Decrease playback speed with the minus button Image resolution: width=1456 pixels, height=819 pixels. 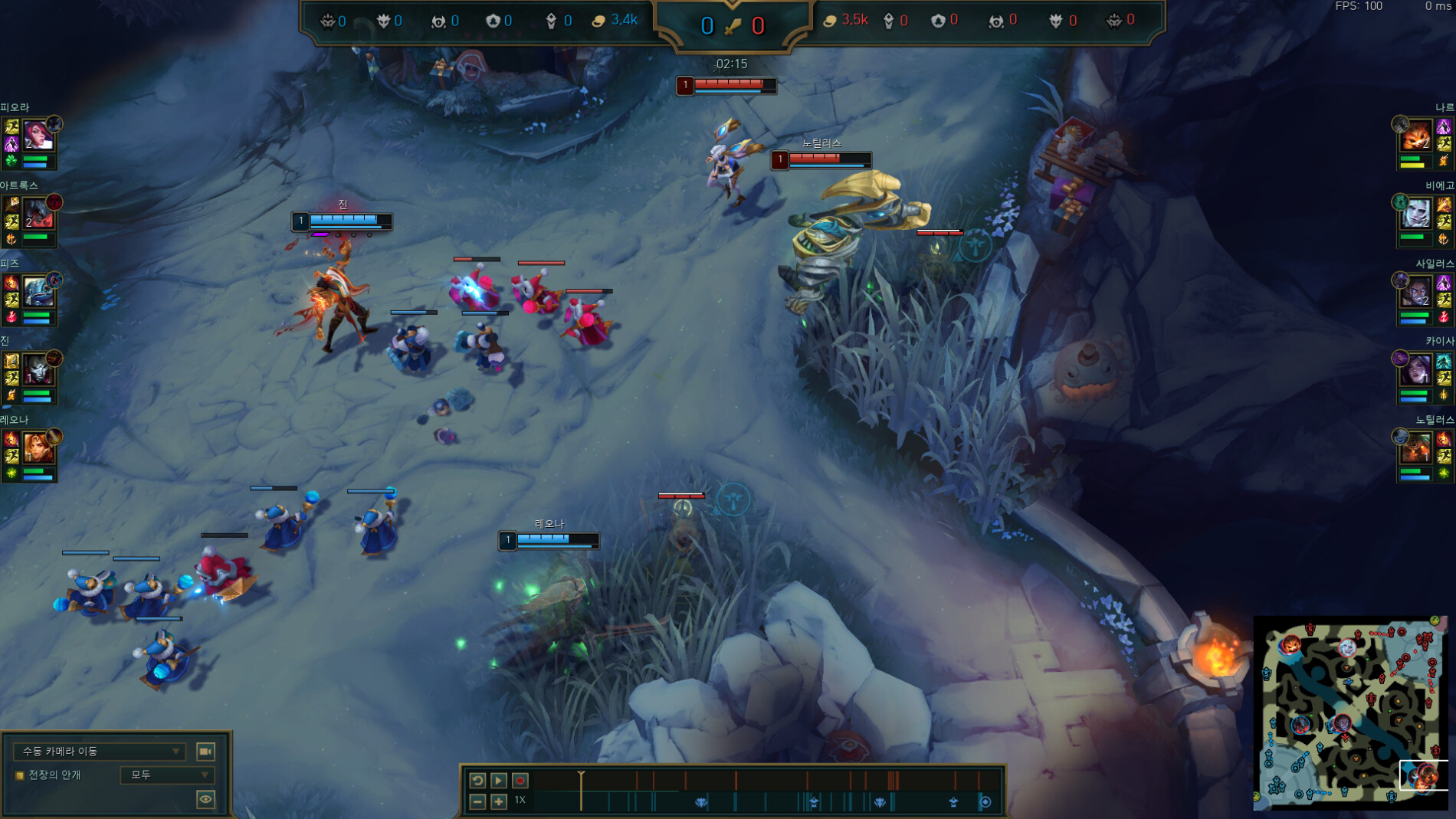477,801
